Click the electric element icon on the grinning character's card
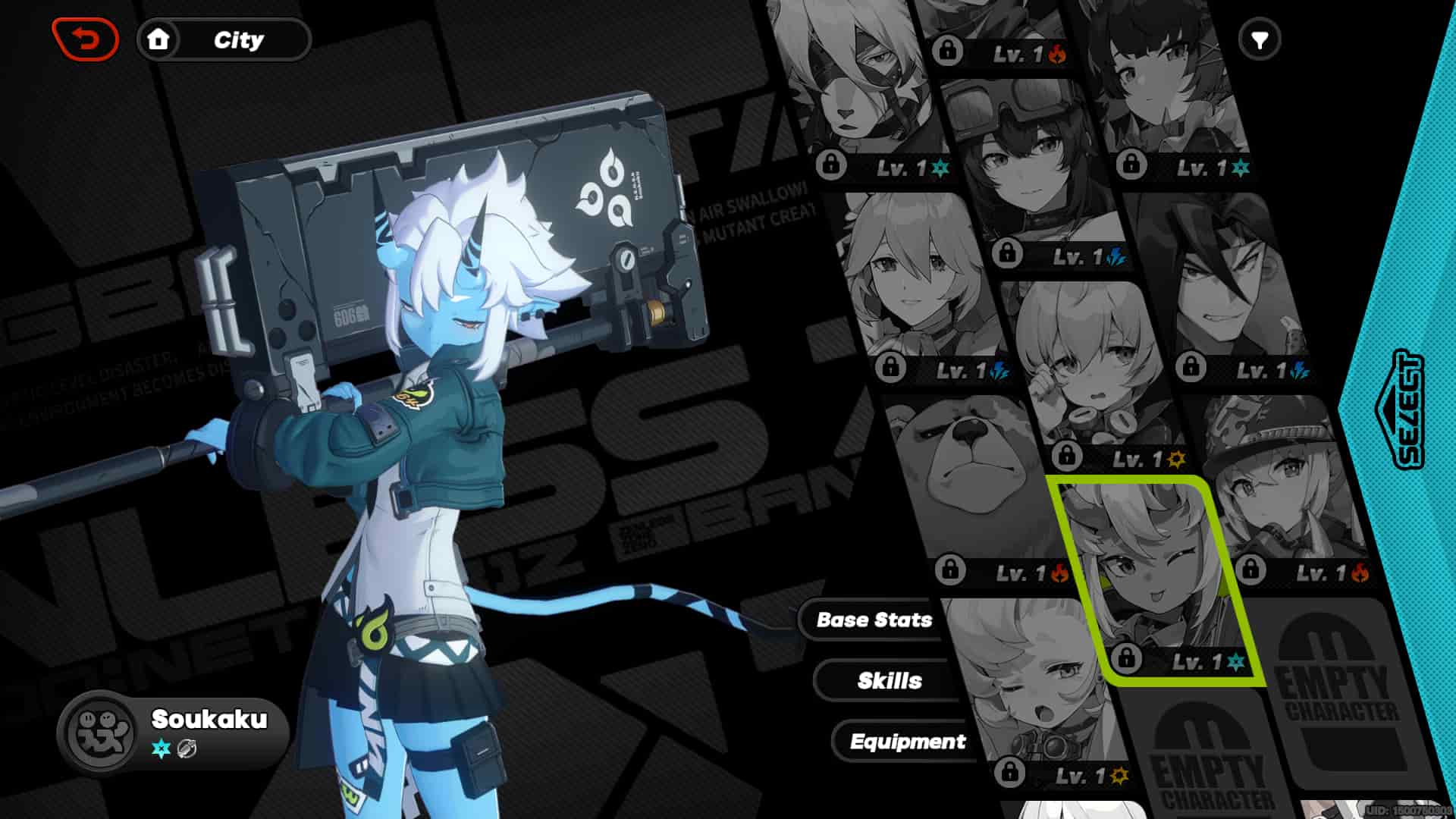 (1300, 370)
